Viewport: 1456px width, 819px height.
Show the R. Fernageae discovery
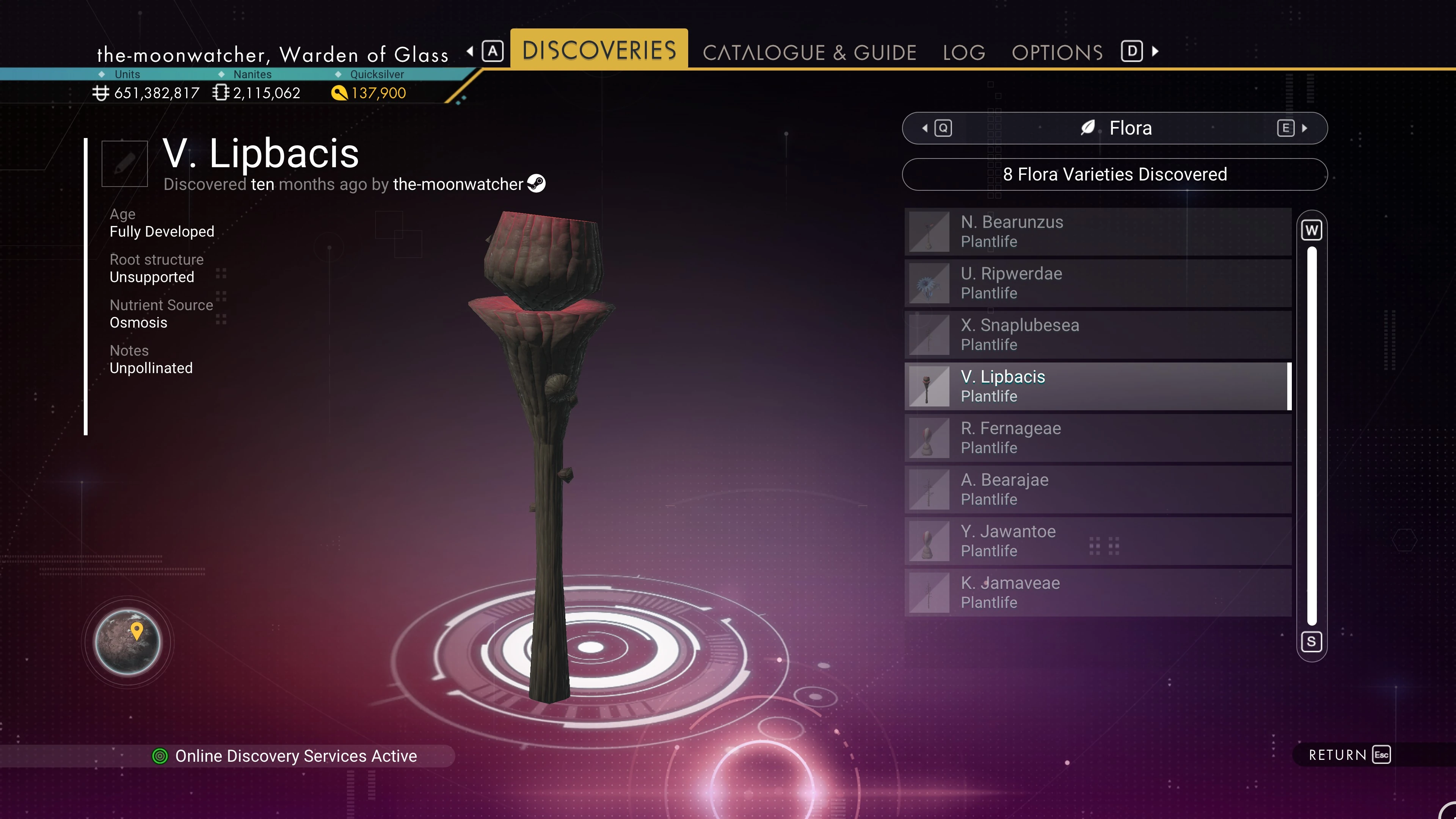point(1098,438)
